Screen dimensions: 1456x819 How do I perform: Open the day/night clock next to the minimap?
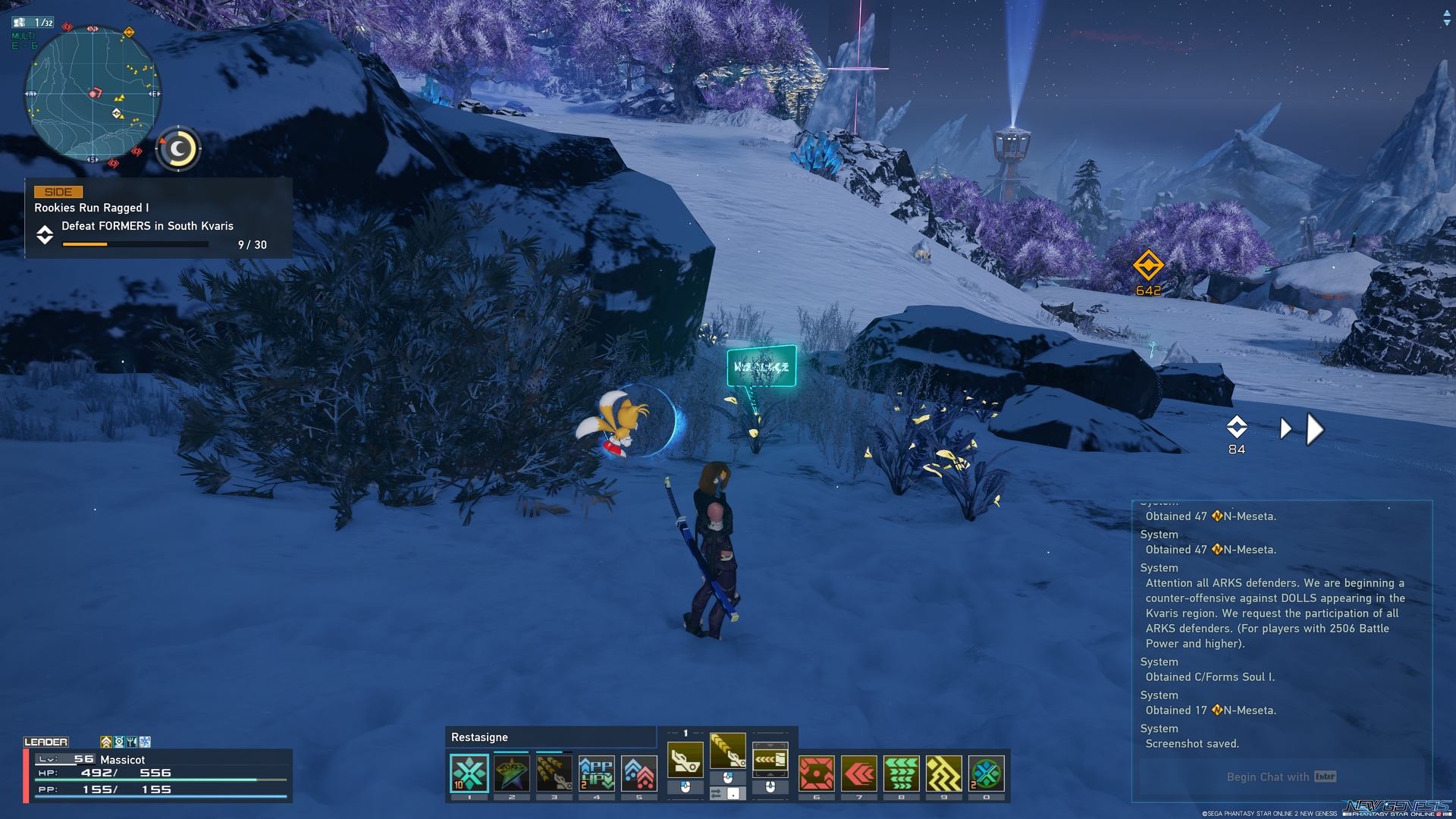tap(177, 149)
